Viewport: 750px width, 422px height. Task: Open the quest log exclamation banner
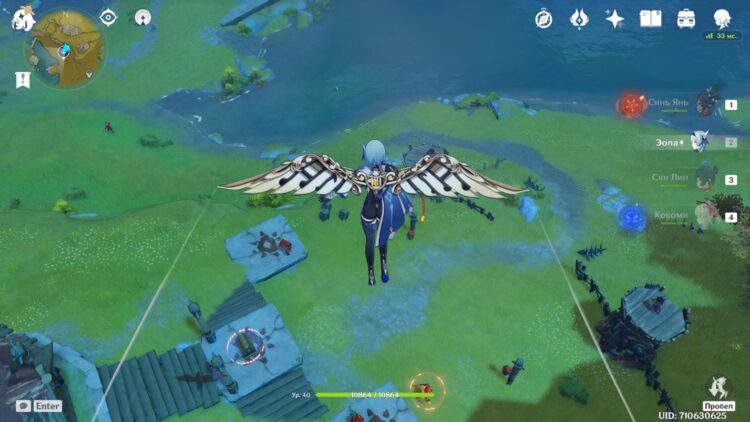[x=22, y=79]
